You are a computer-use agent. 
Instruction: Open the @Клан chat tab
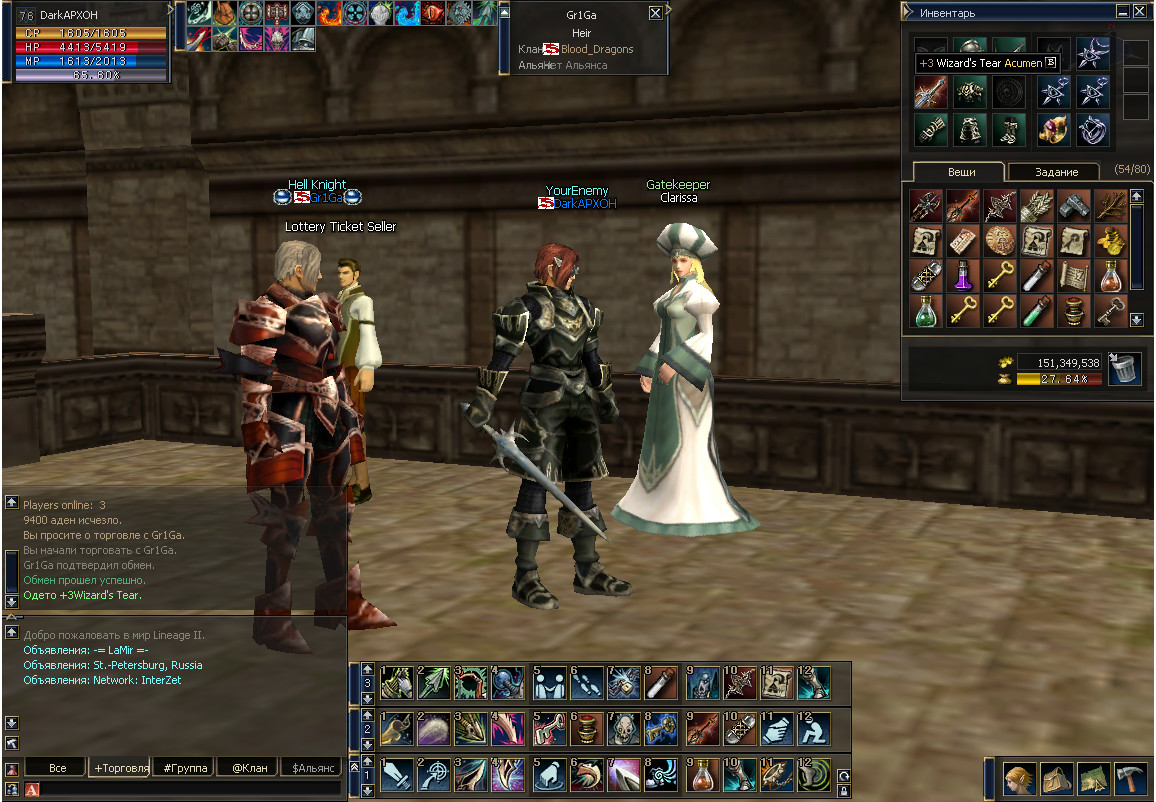click(x=247, y=768)
